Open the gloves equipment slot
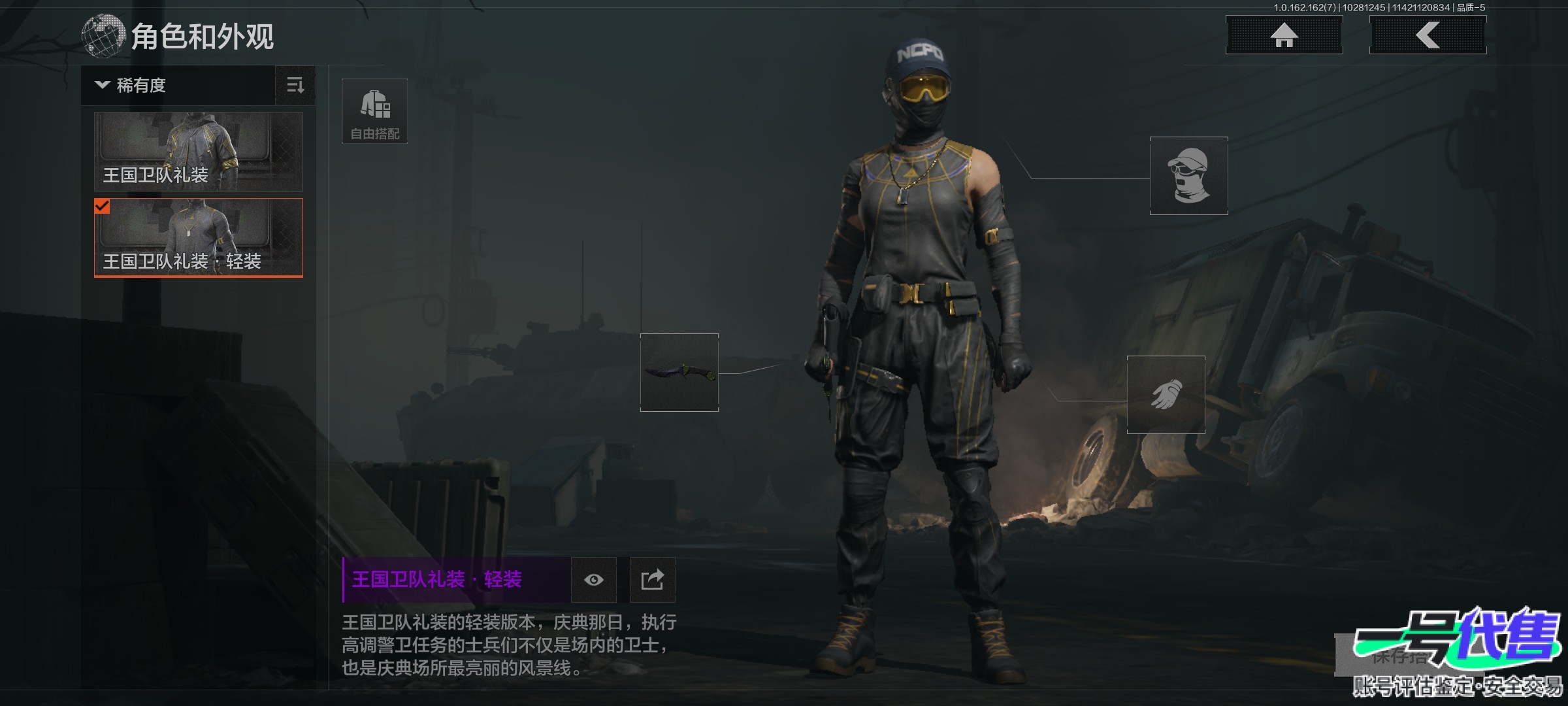The width and height of the screenshot is (1568, 706). coord(1166,395)
